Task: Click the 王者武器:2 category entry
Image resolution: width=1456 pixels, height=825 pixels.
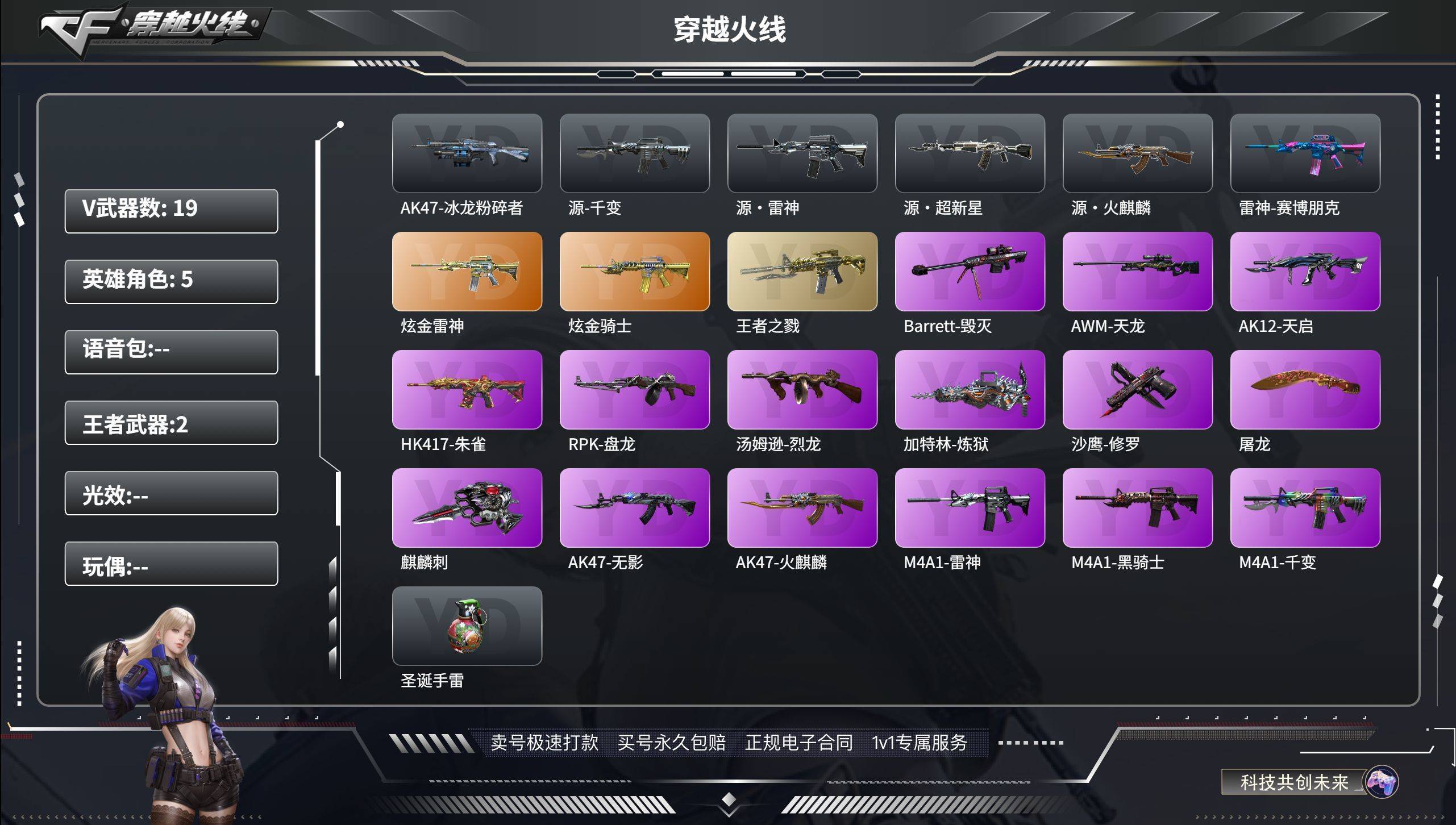Action: 170,423
